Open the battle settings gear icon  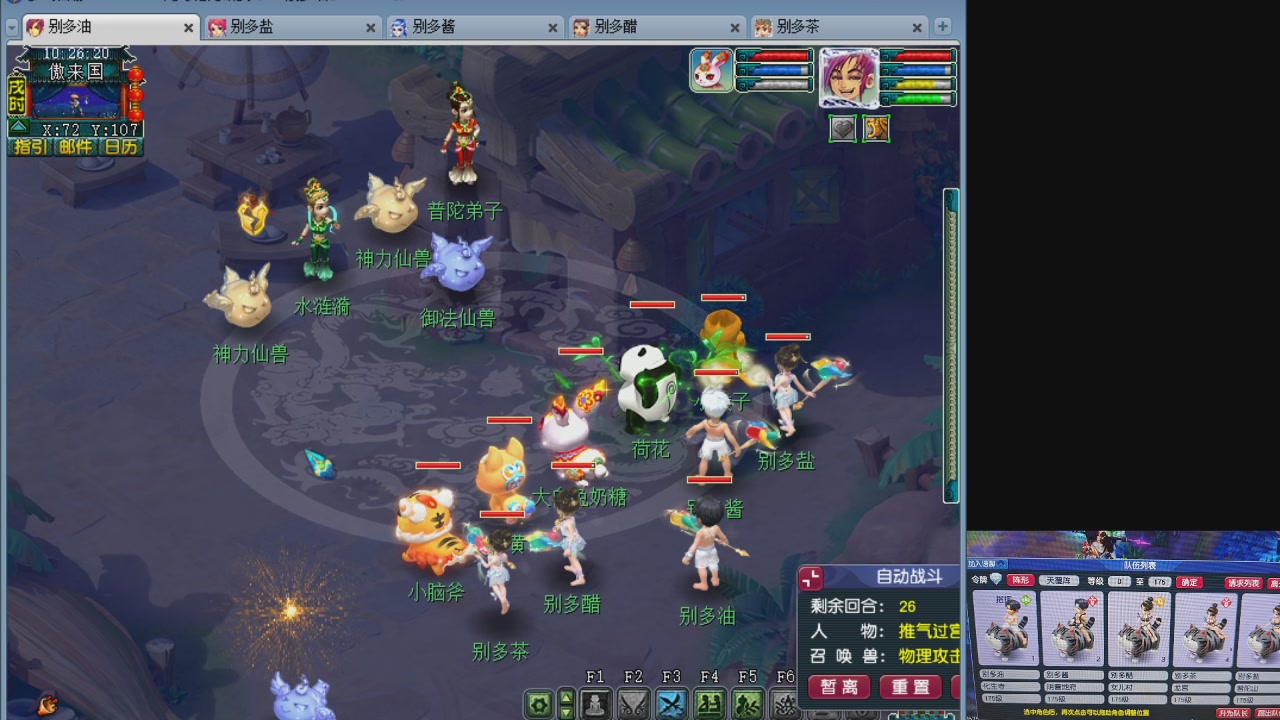pyautogui.click(x=537, y=704)
